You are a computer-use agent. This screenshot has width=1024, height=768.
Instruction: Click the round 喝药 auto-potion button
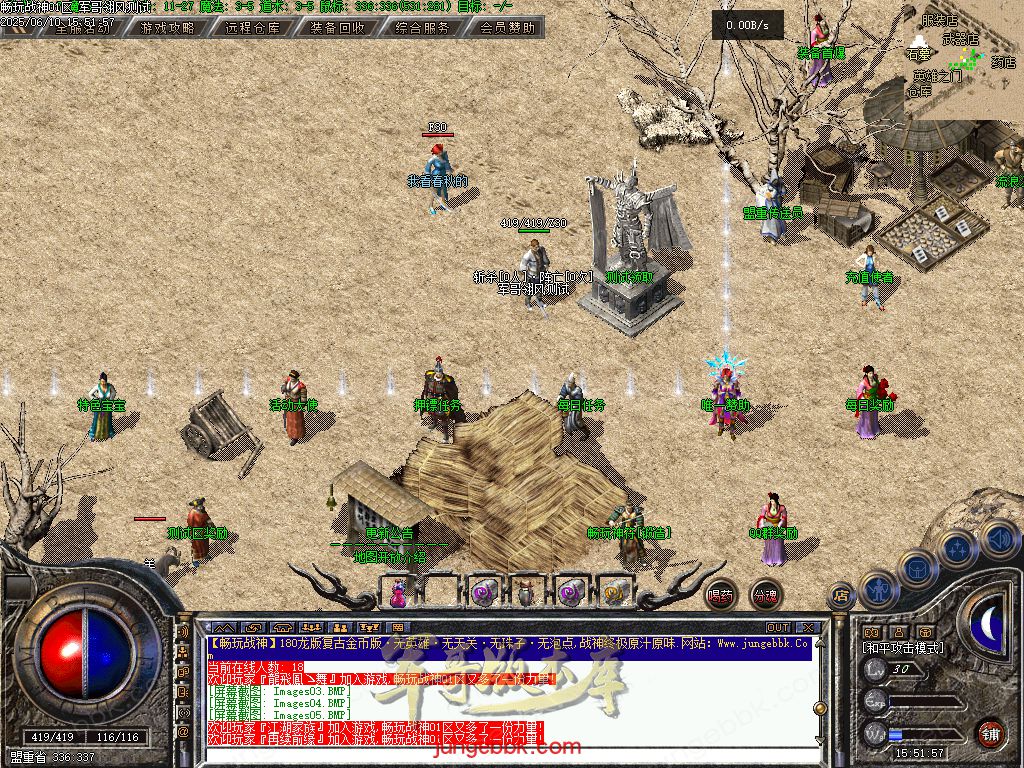pos(720,595)
